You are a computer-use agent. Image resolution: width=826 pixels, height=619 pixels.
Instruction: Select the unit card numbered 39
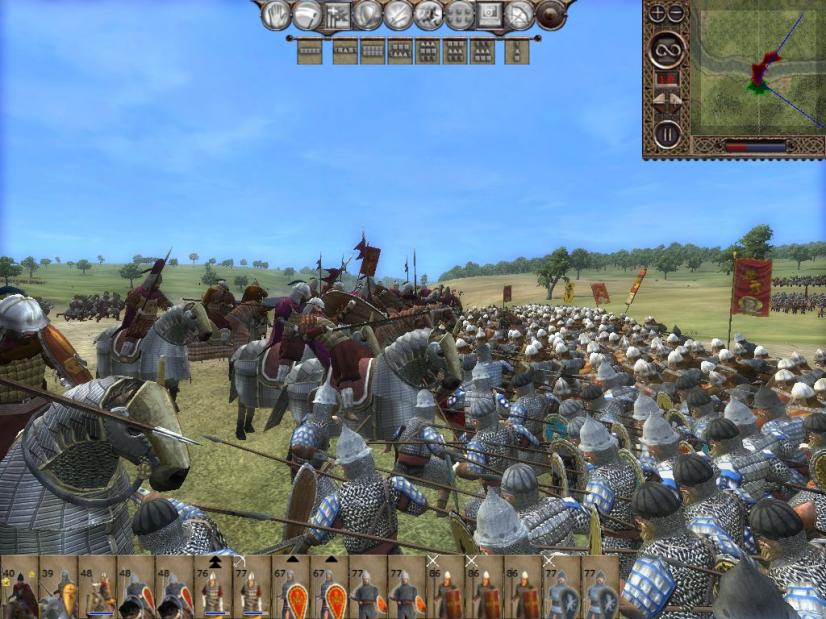pyautogui.click(x=58, y=592)
